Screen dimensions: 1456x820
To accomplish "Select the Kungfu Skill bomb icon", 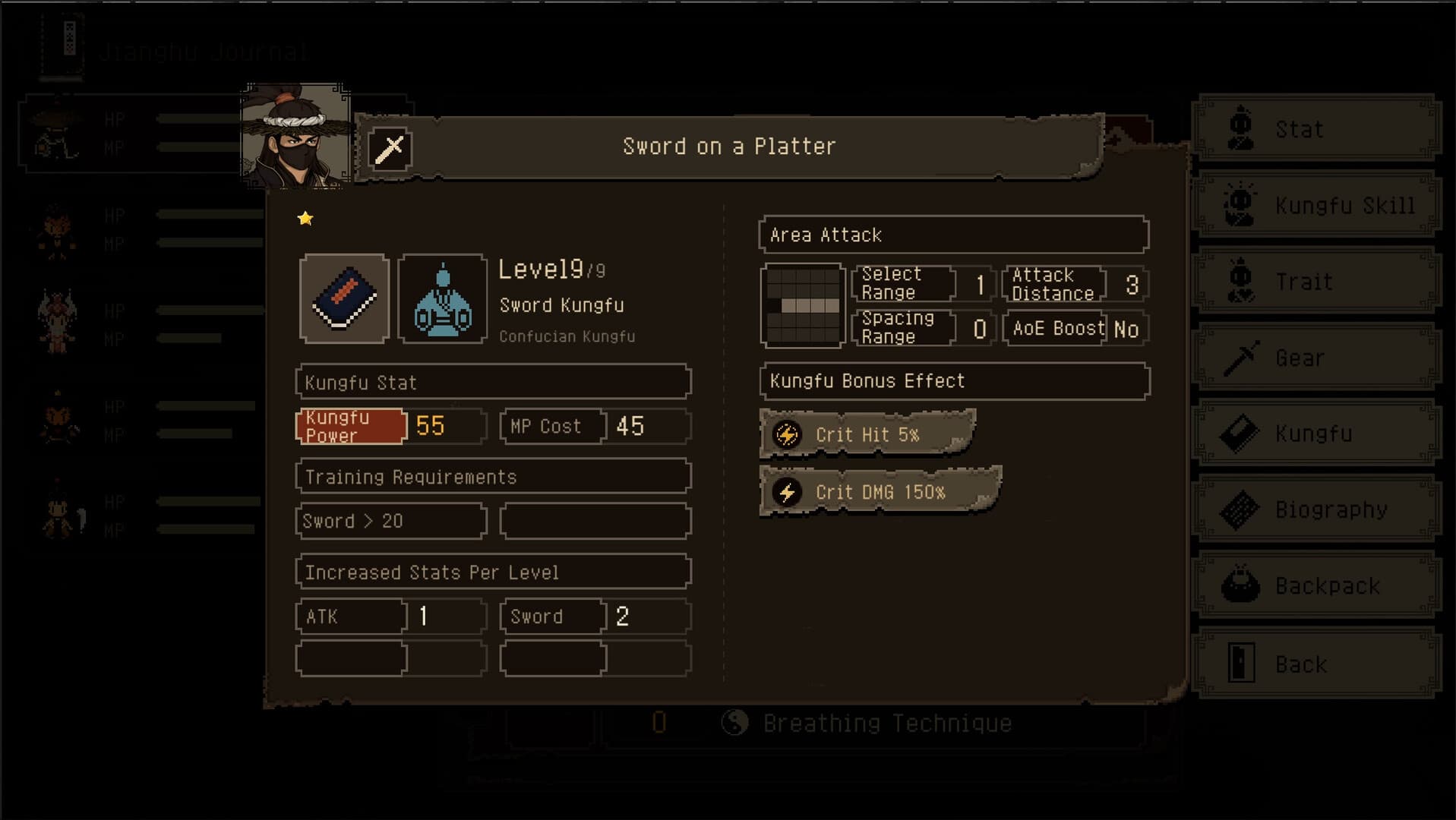I will (x=1240, y=204).
